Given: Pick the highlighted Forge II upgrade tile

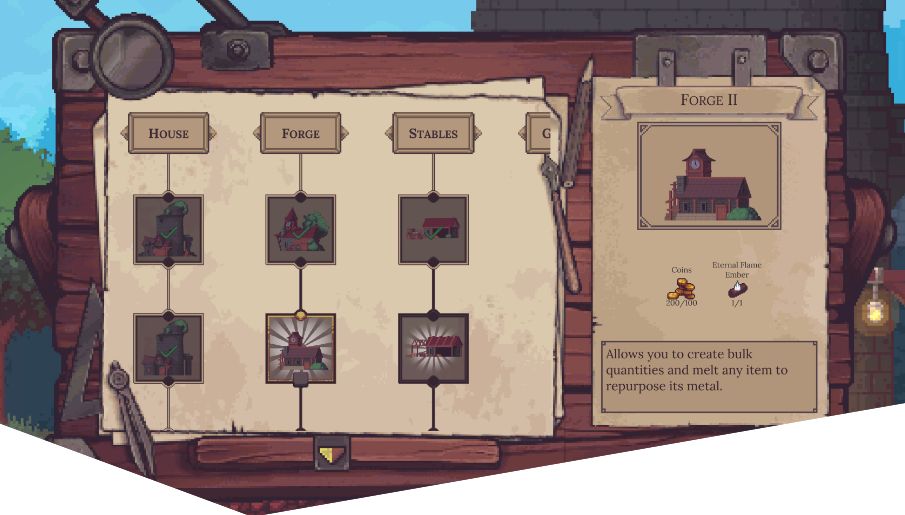Looking at the screenshot, I should (300, 348).
